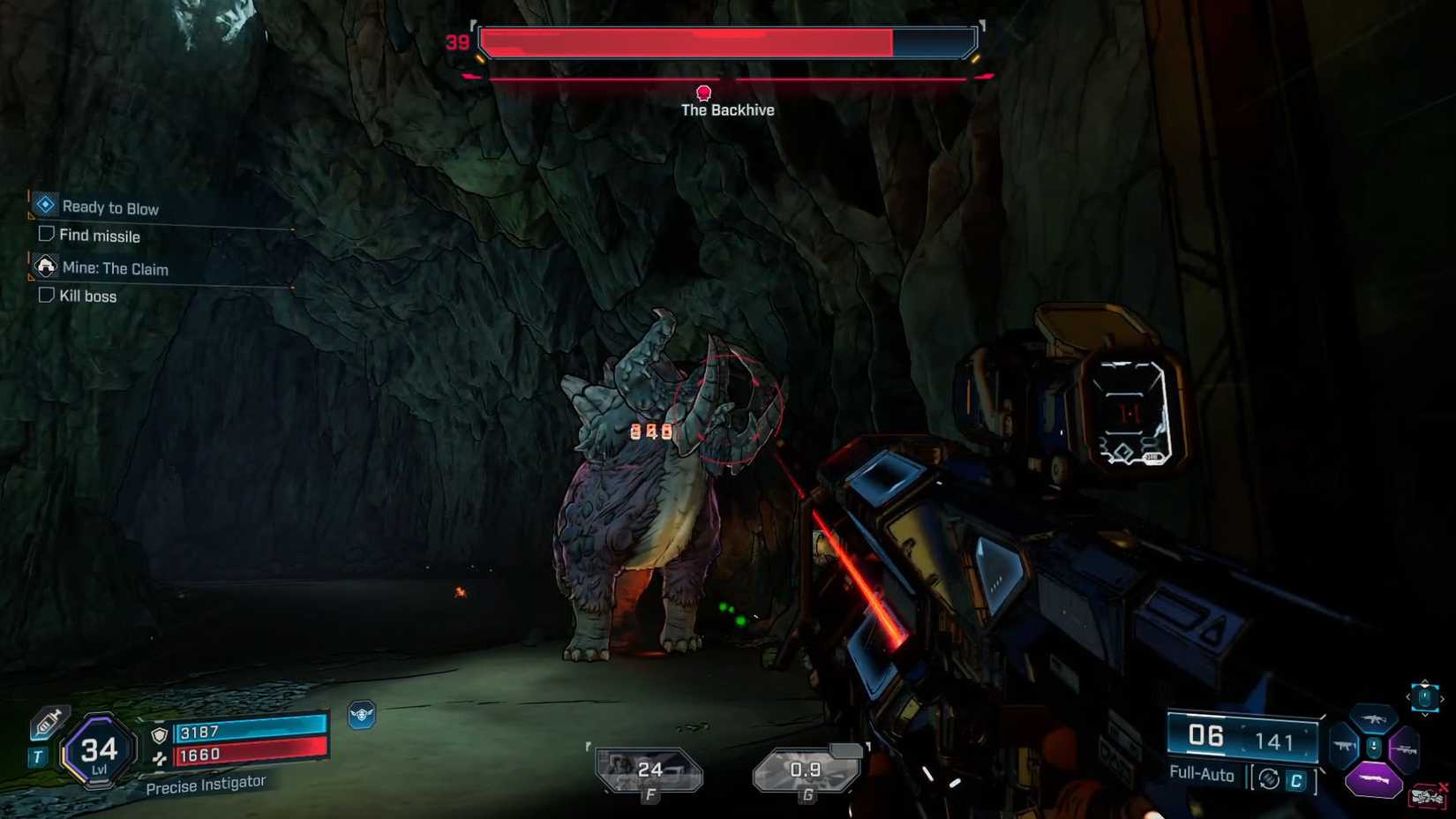Select the Mine: The Claim mission entry

pyautogui.click(x=113, y=267)
